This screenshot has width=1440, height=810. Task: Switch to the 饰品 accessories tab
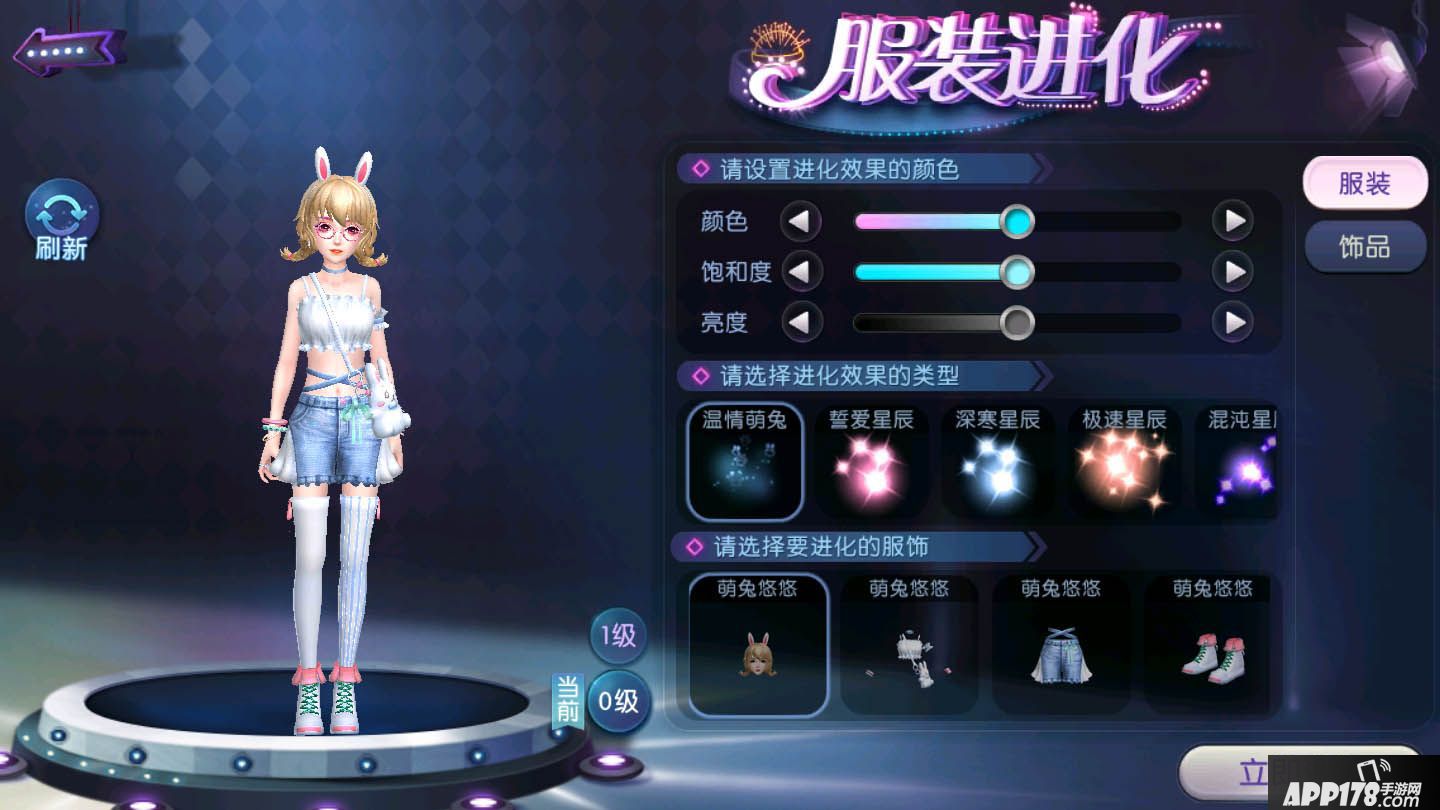(1365, 247)
